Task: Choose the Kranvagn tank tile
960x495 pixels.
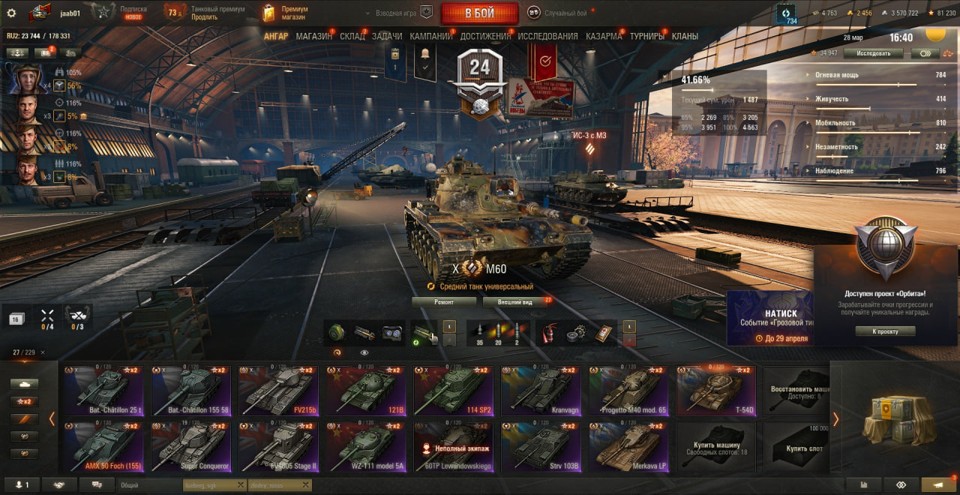Action: tap(540, 391)
